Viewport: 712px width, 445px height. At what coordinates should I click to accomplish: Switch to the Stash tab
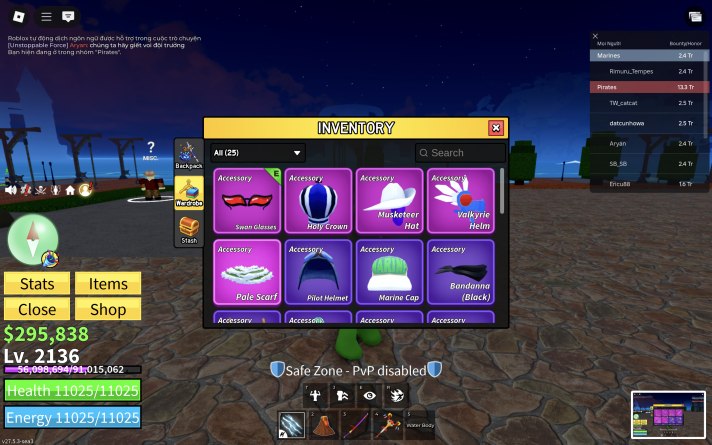point(188,231)
